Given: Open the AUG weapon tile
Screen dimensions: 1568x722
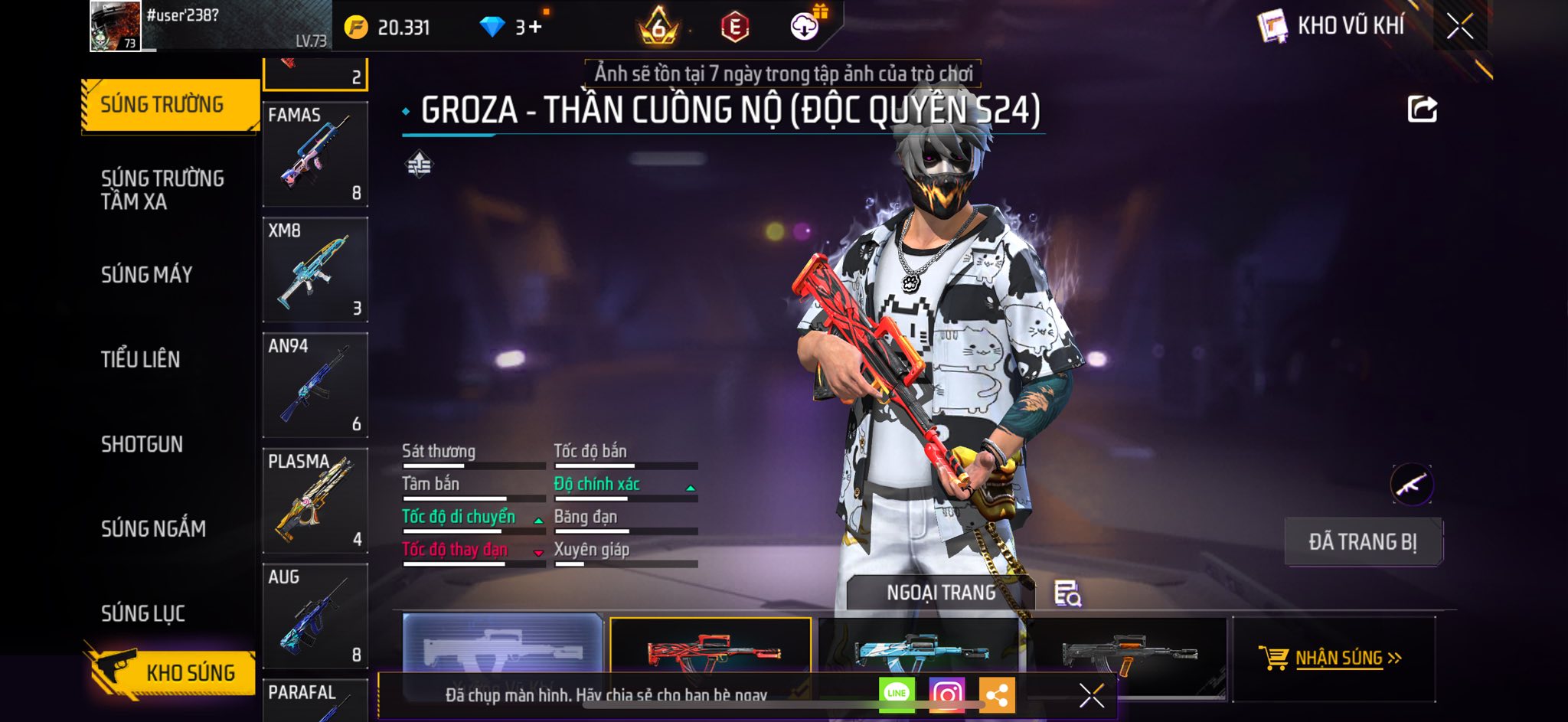Looking at the screenshot, I should (315, 616).
